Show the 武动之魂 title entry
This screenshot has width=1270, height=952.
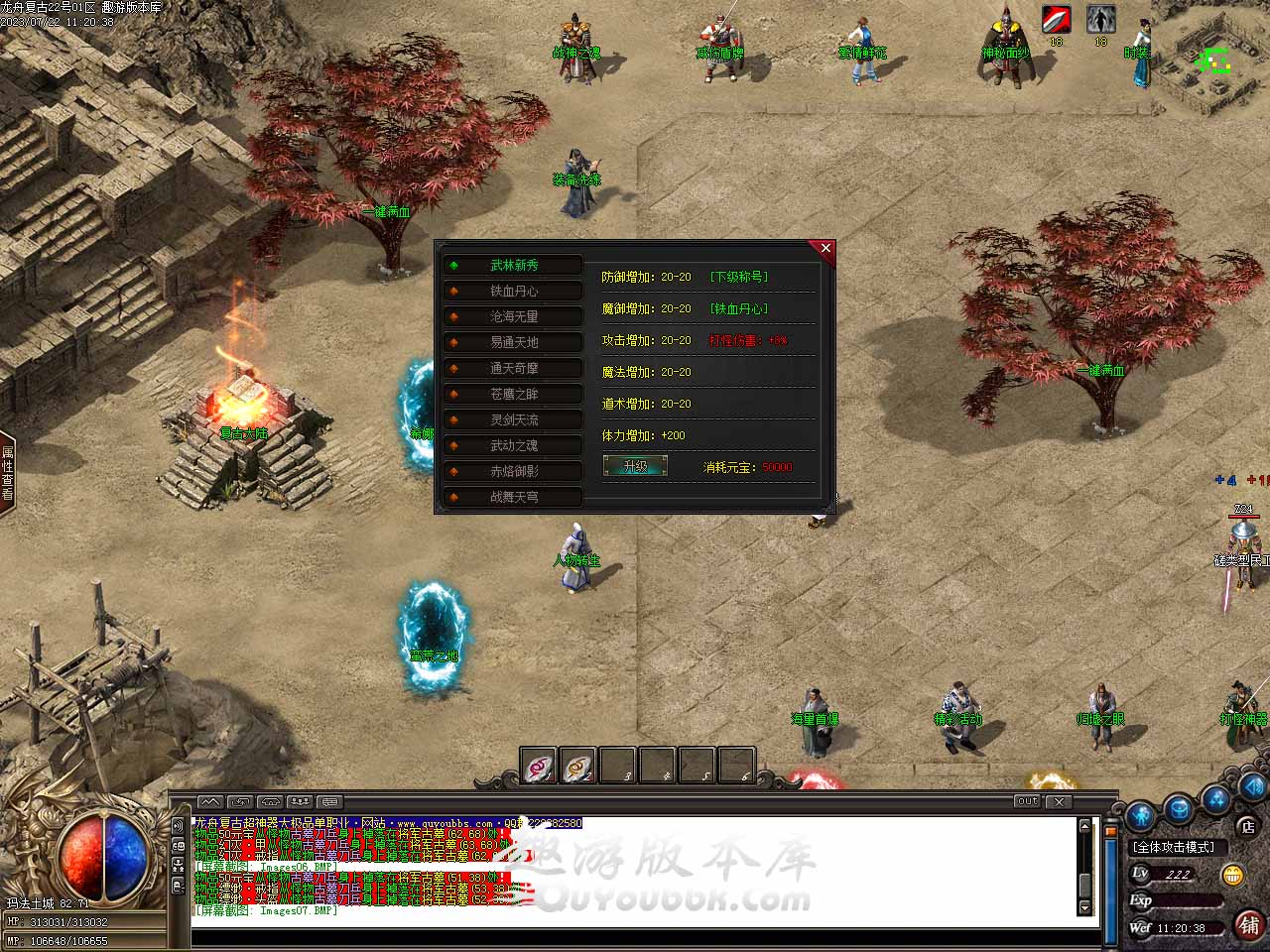pyautogui.click(x=513, y=445)
